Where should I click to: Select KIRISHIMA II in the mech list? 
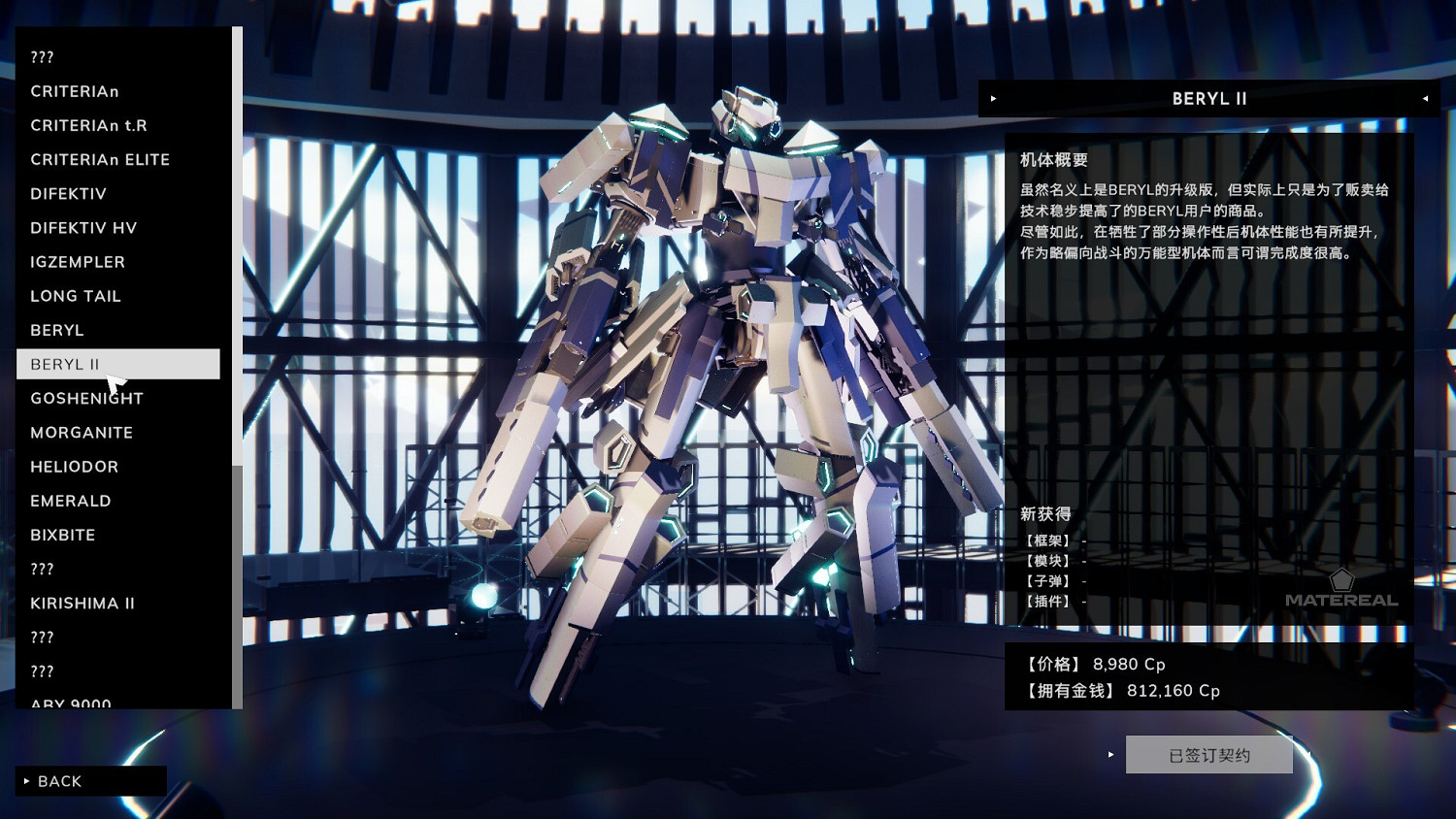[x=83, y=603]
